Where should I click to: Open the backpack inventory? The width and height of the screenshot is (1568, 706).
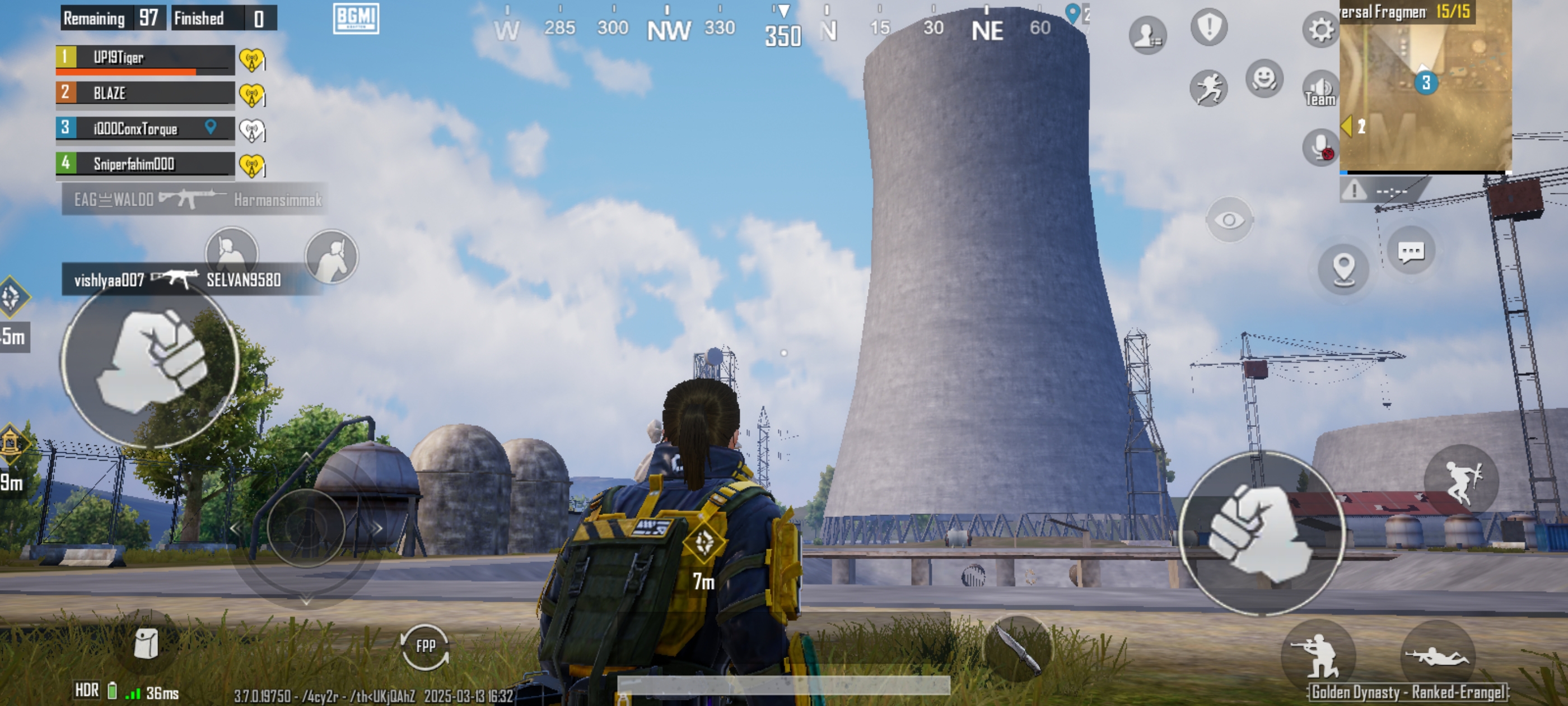tap(146, 643)
